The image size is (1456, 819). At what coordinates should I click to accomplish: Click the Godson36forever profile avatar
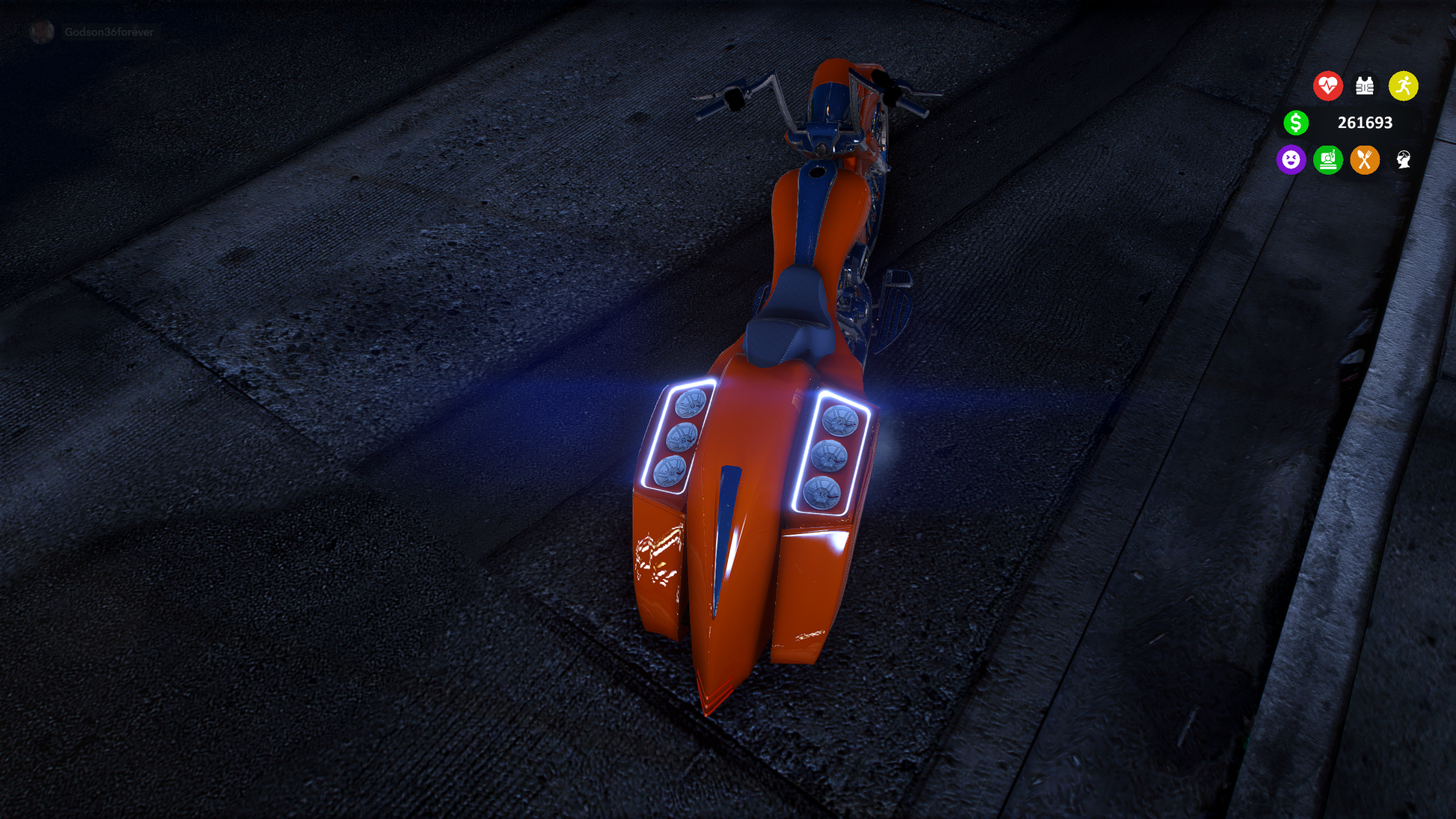[x=42, y=31]
